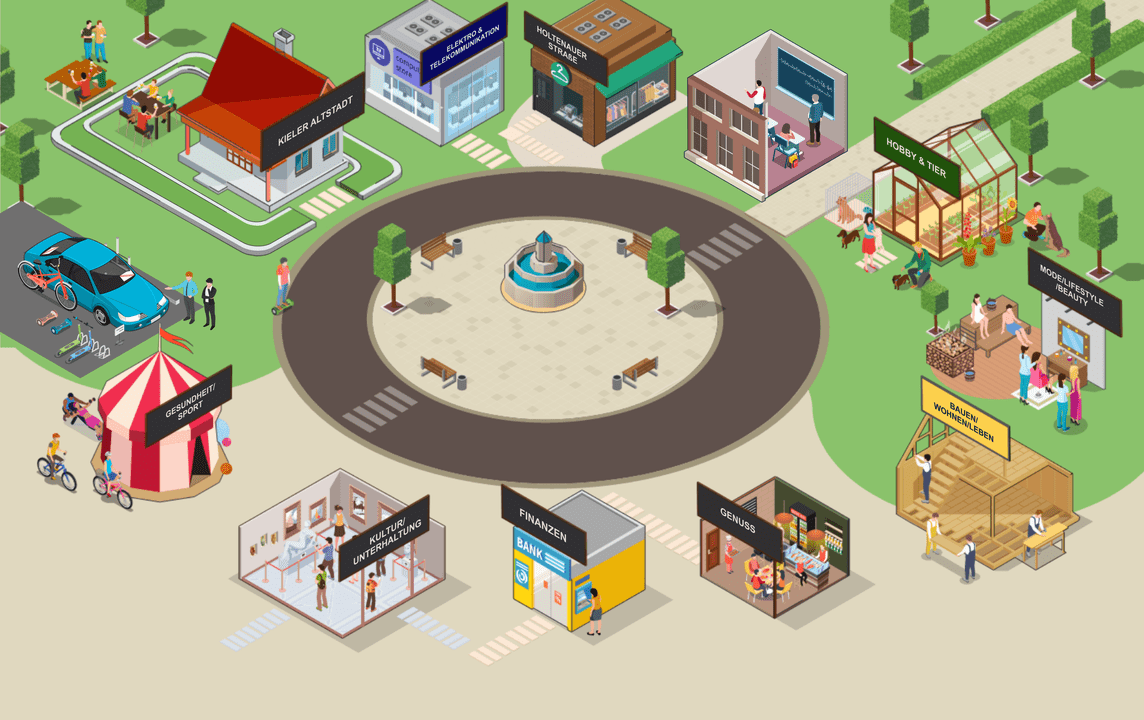Choose the Finanzen sign
Screen dimensions: 1144x720
(543, 524)
